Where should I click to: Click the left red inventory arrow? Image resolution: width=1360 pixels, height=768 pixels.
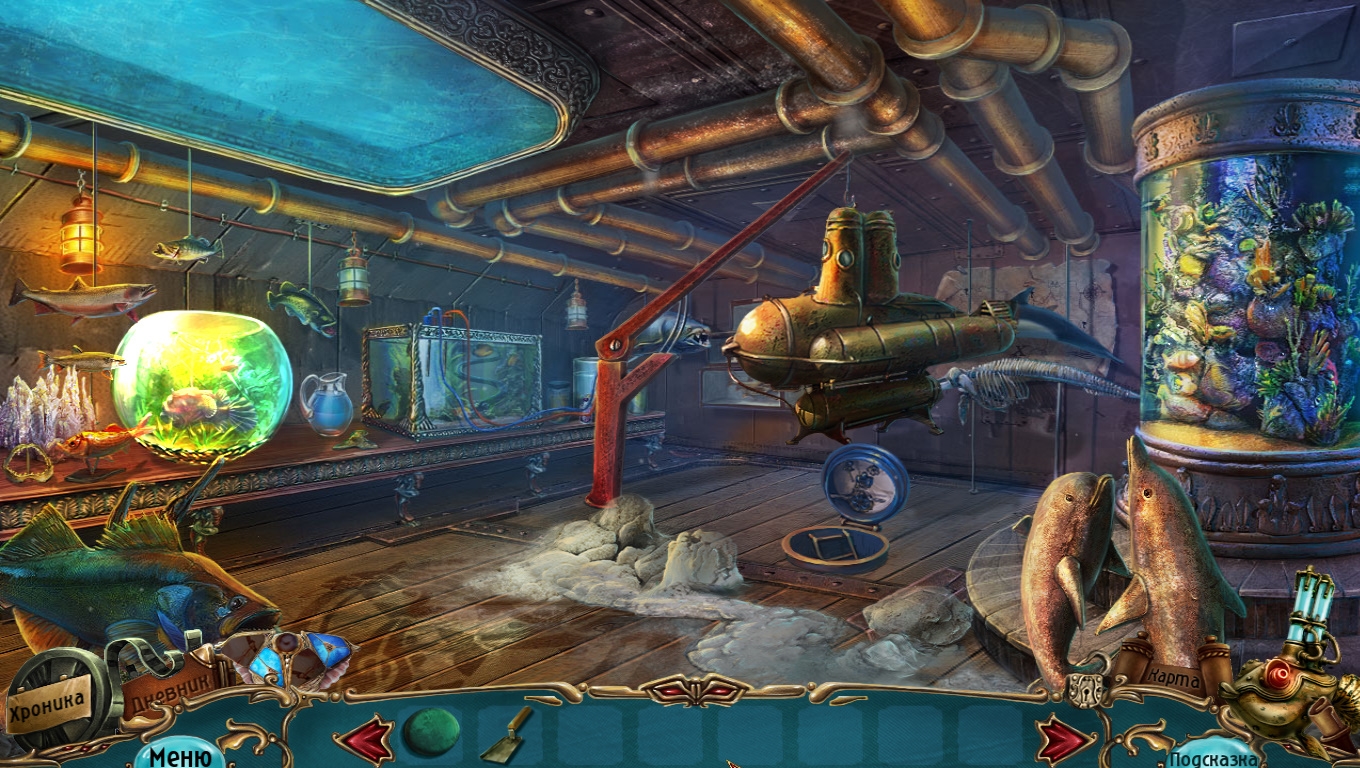[364, 739]
